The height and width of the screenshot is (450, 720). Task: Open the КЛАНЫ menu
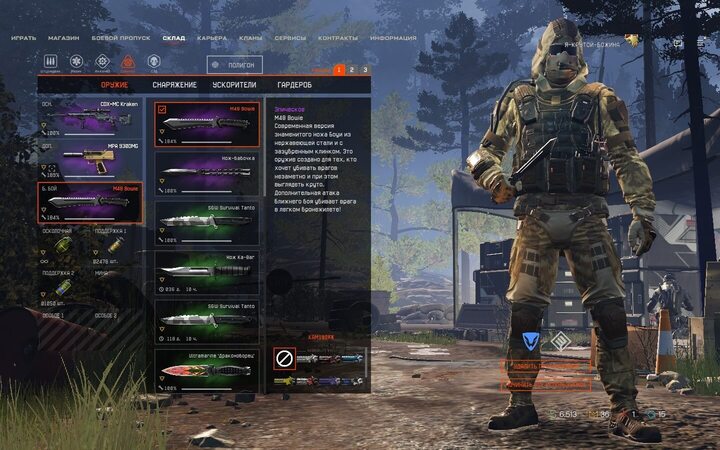pos(251,38)
